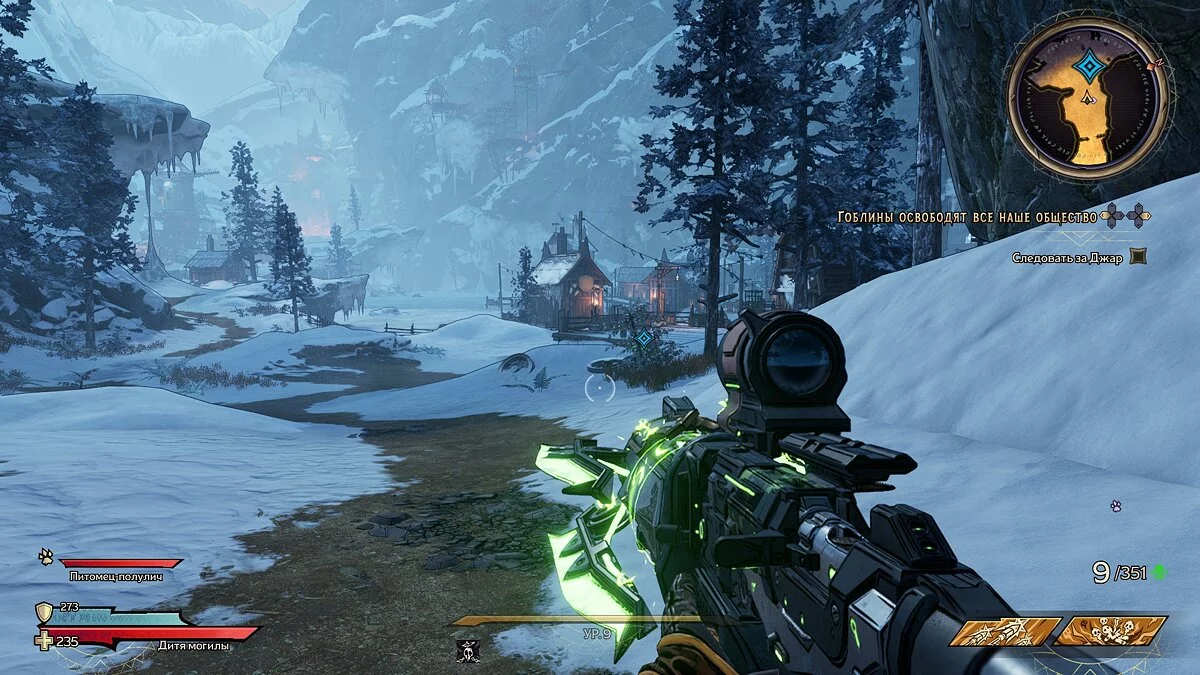The width and height of the screenshot is (1200, 675).
Task: Open the circular minimap
Action: (x=1086, y=98)
